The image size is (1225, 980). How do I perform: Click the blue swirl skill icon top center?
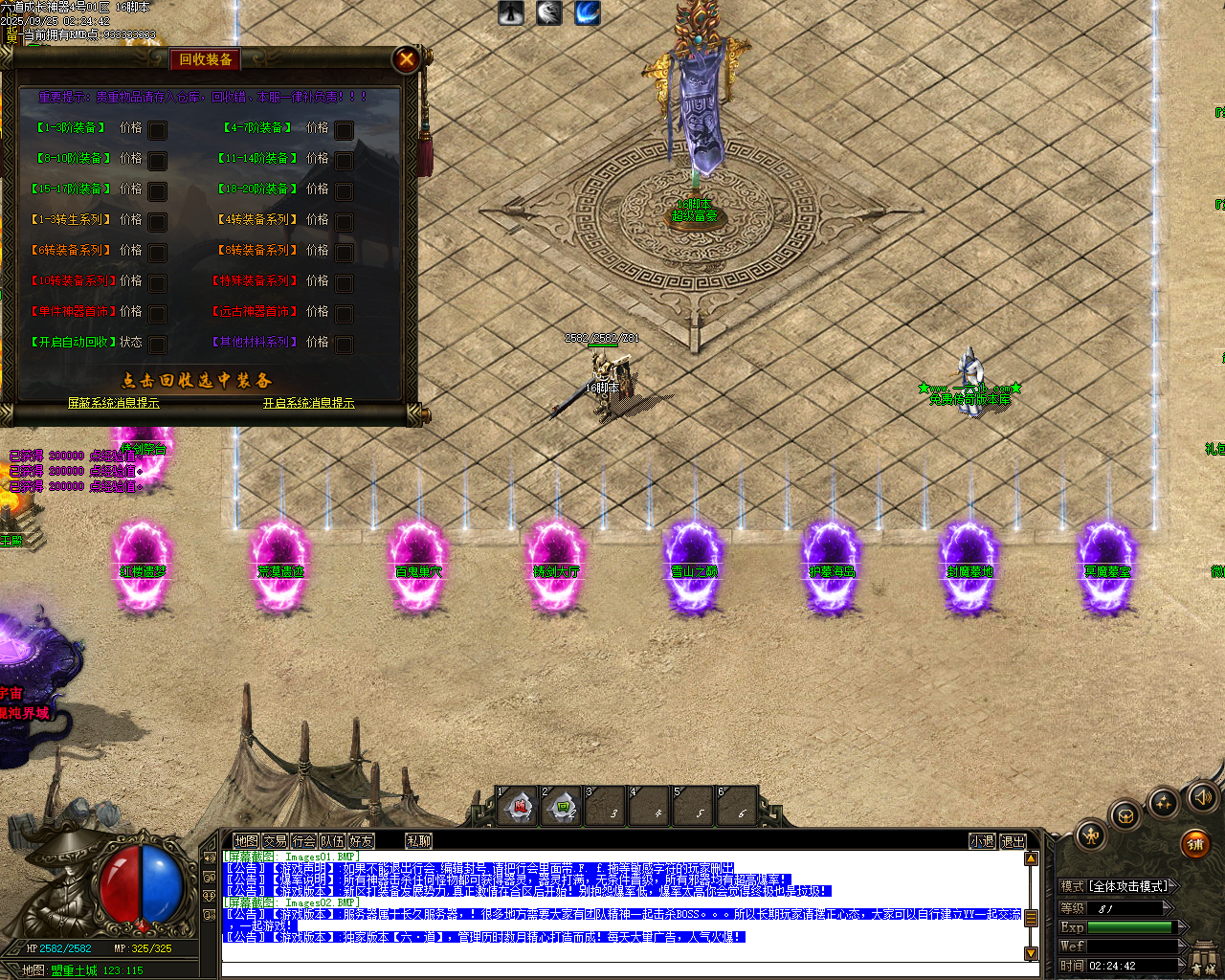587,13
